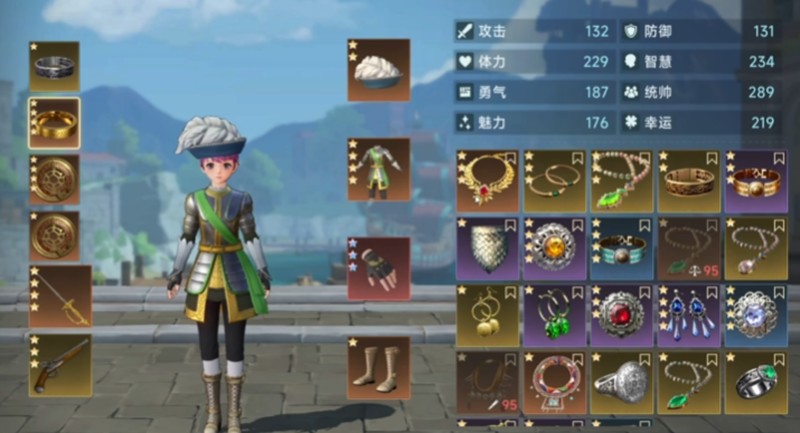Select the green gem hoop earrings
800x433 pixels.
pyautogui.click(x=554, y=315)
